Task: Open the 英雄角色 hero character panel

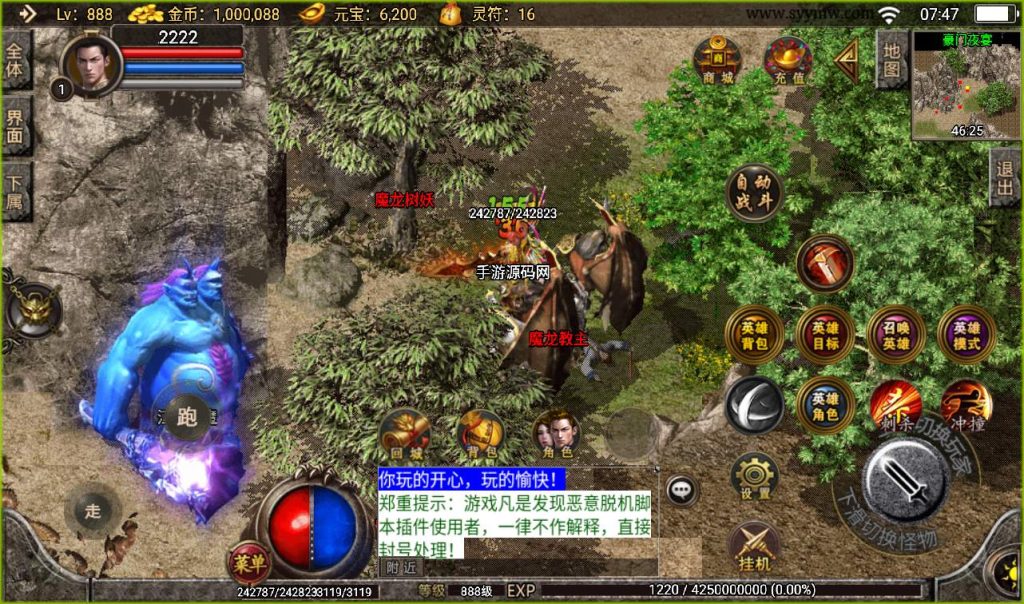Action: (x=825, y=404)
